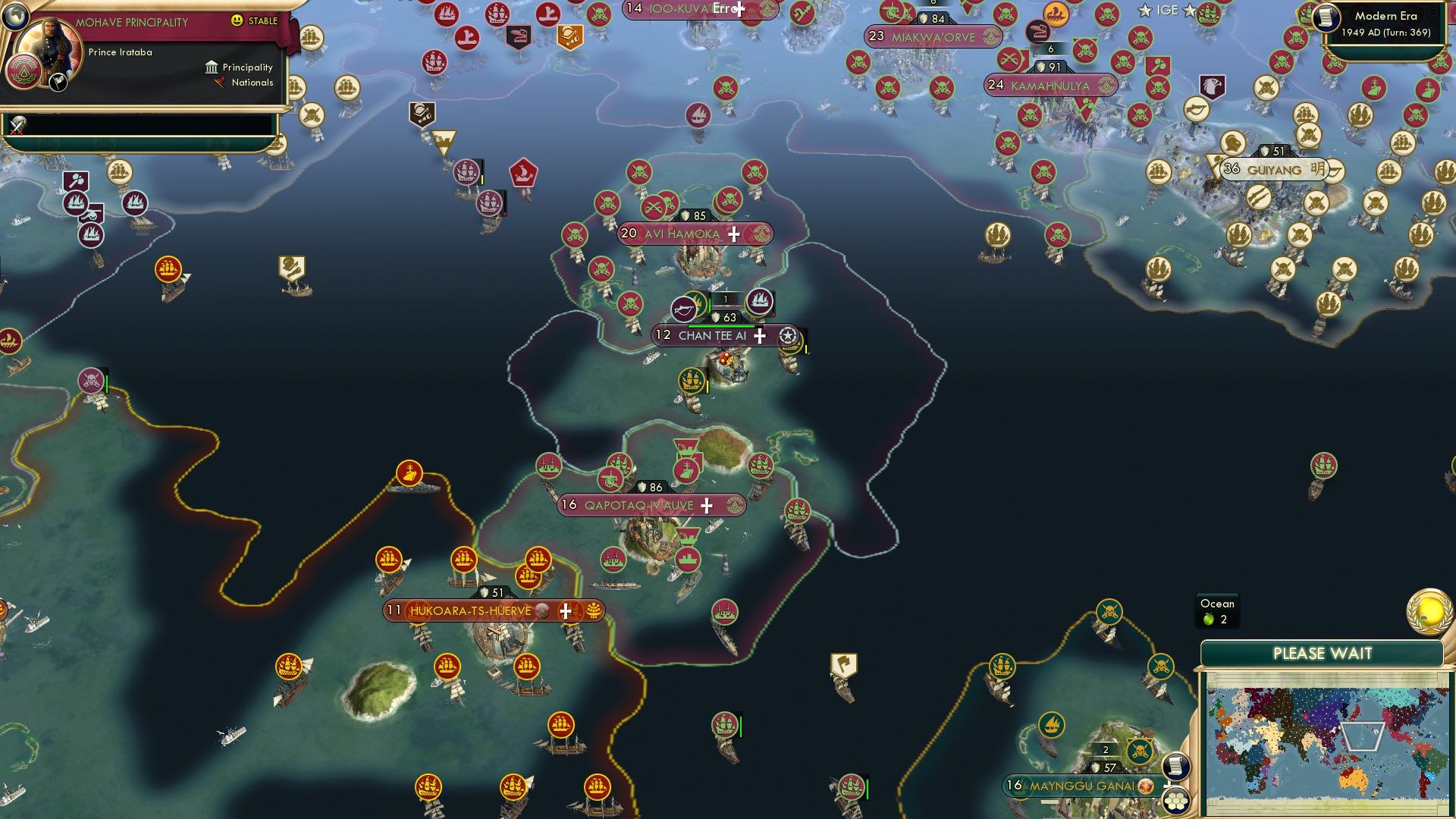
Task: Click the gold ship unit icon below Chan Tee Ai
Action: [689, 381]
